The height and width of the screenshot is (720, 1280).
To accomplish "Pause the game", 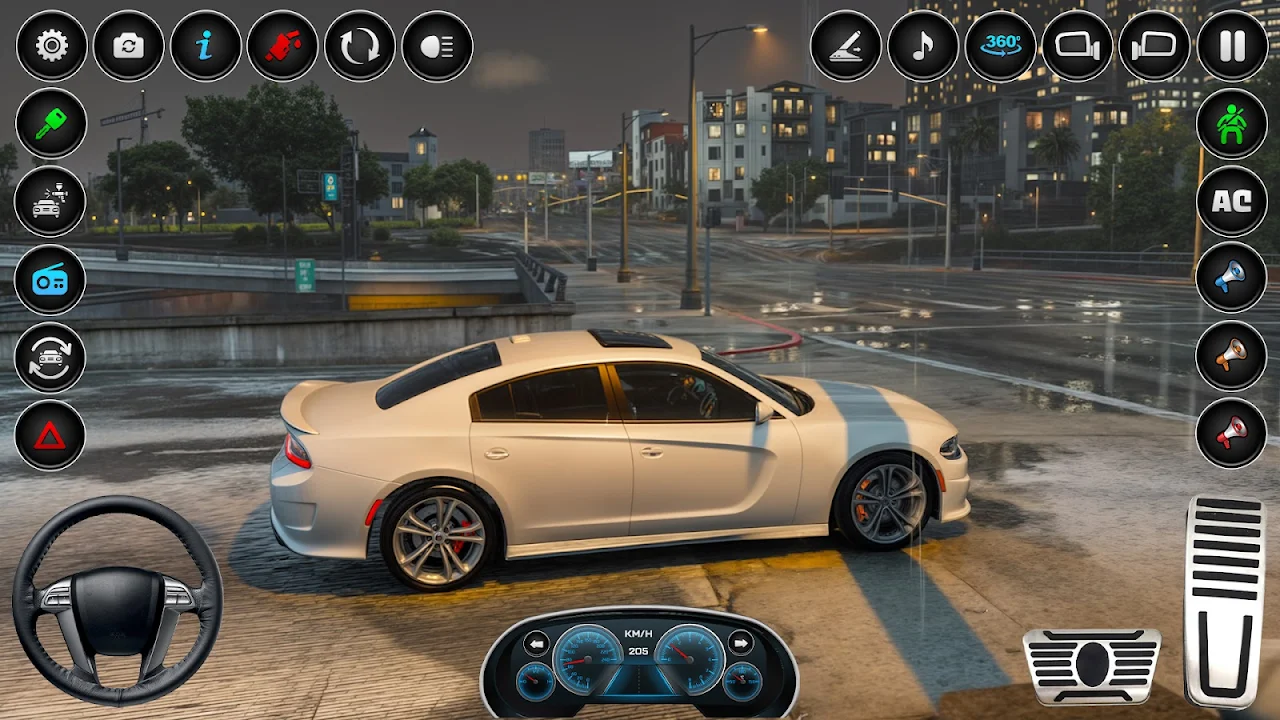I will pos(1232,46).
